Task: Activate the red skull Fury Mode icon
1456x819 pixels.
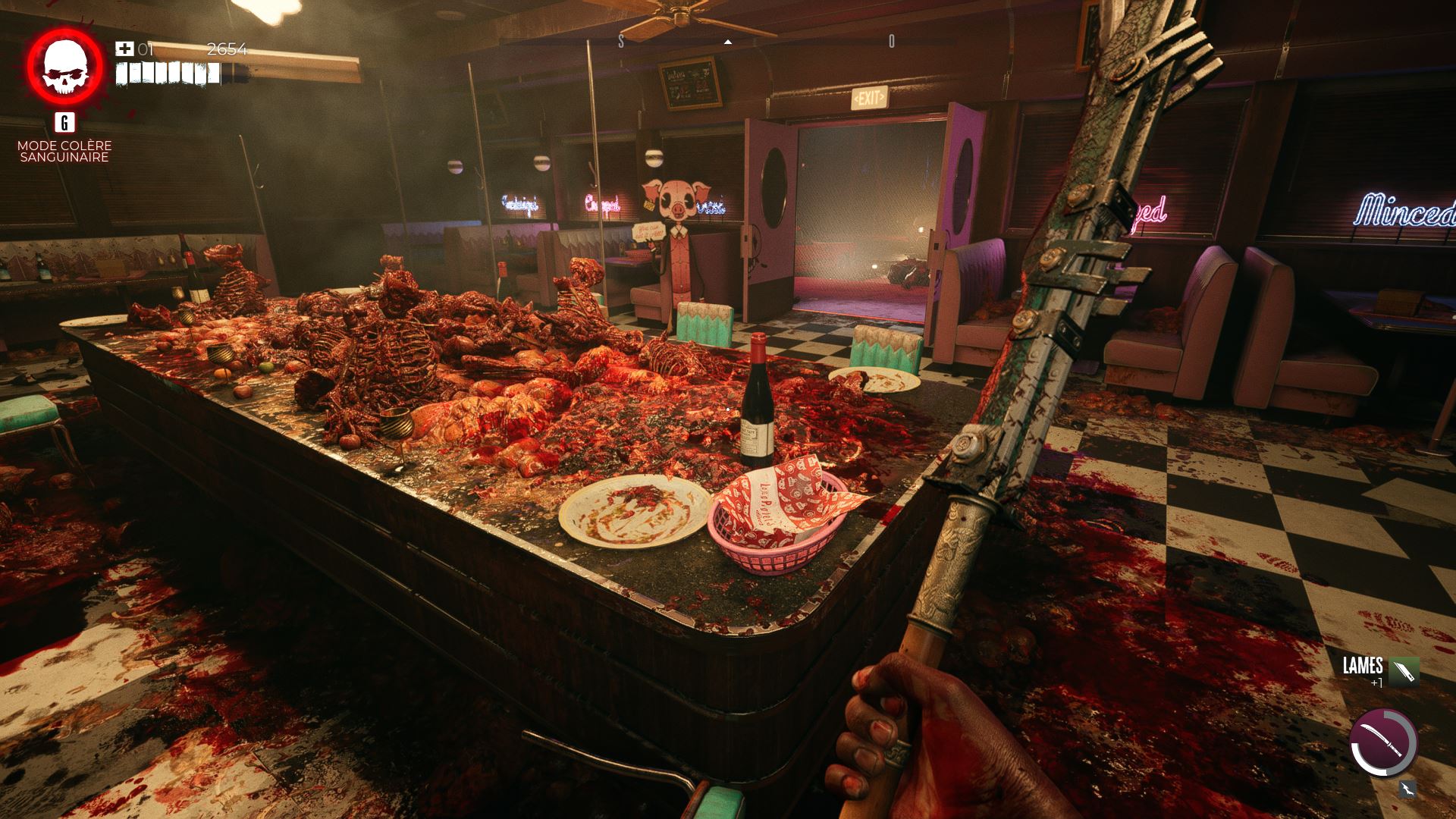Action: 64,67
